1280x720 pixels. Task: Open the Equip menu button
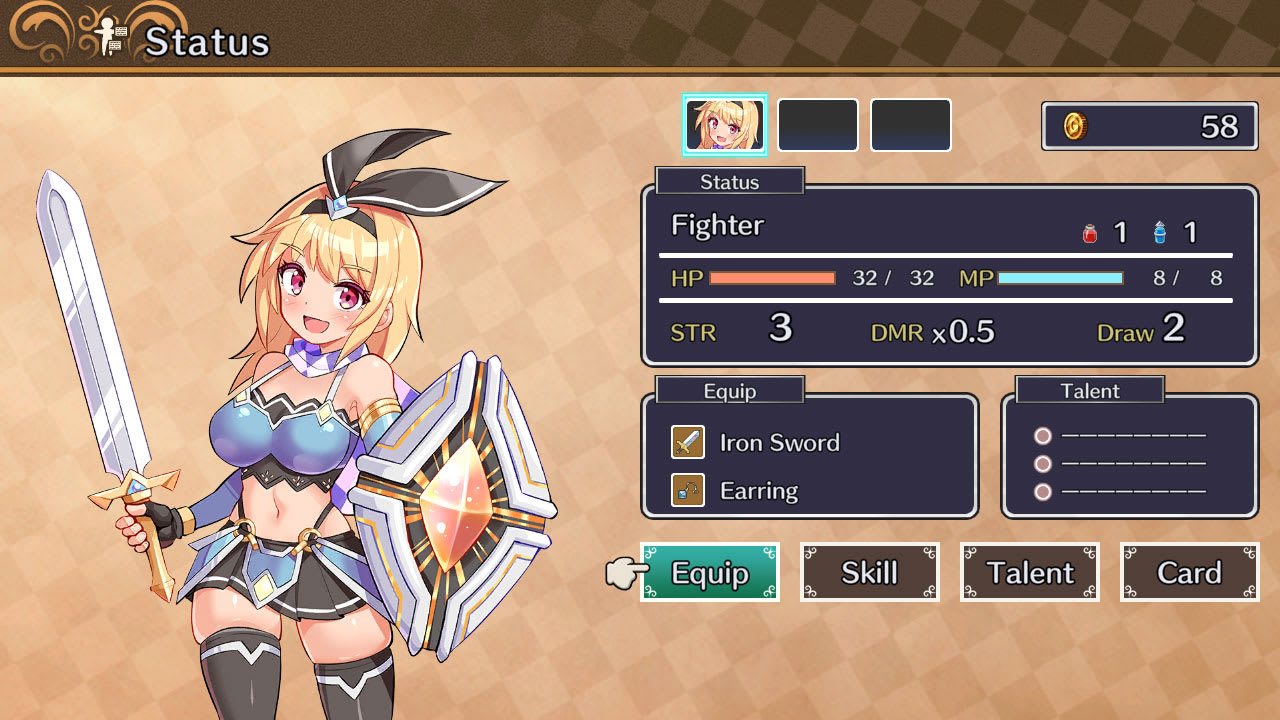coord(709,572)
